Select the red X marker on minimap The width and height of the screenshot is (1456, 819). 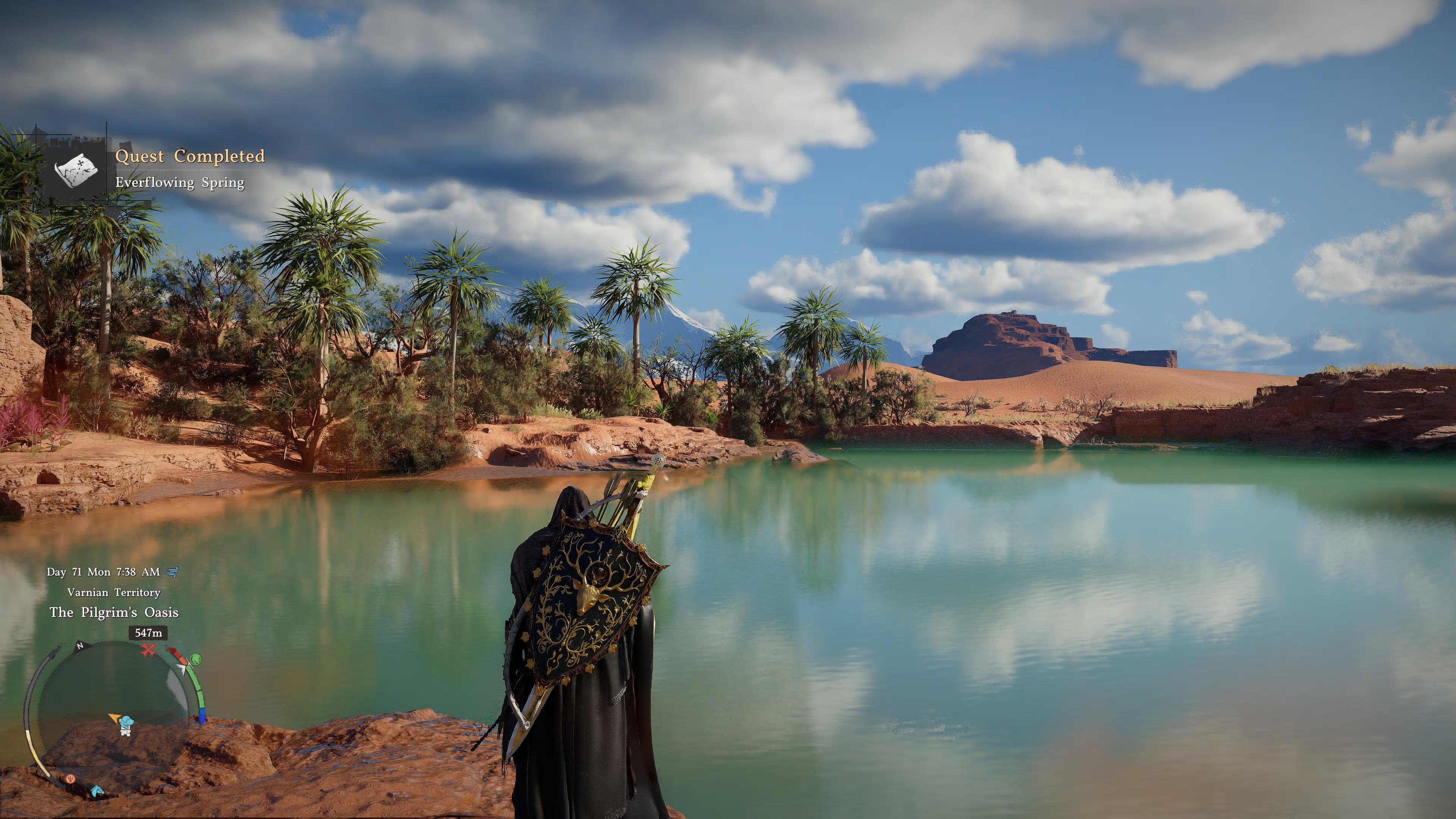coord(148,650)
